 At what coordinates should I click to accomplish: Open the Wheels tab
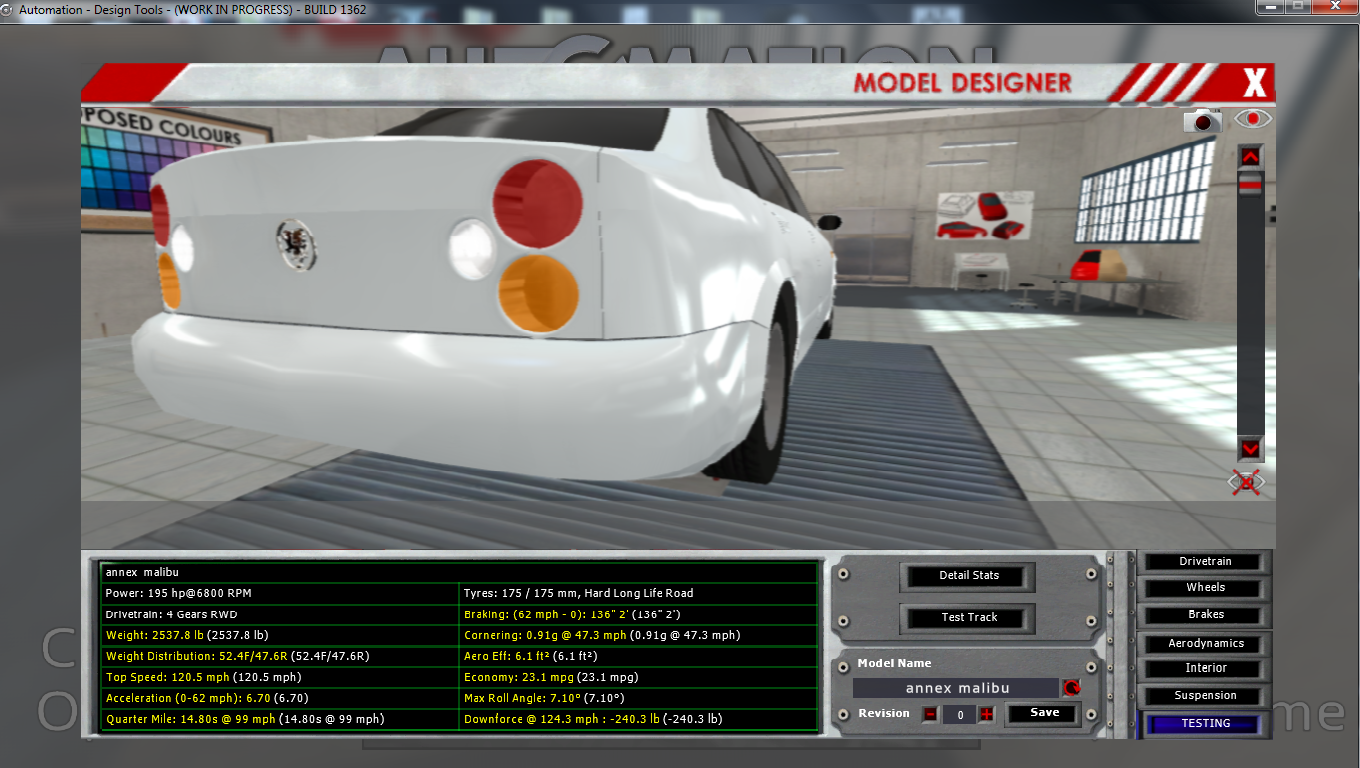click(1205, 588)
